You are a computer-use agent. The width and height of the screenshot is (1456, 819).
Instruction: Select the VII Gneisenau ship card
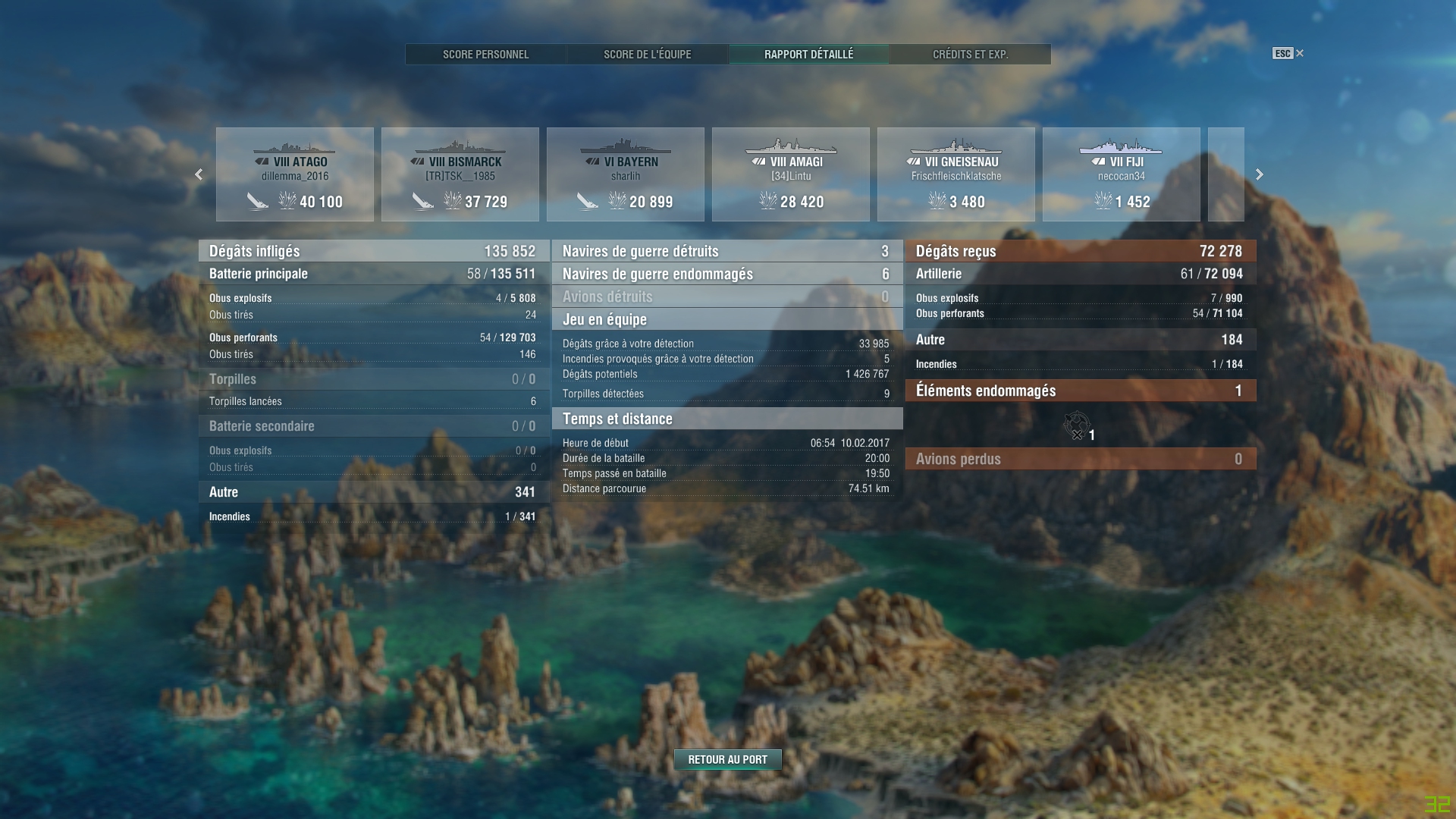coord(956,174)
